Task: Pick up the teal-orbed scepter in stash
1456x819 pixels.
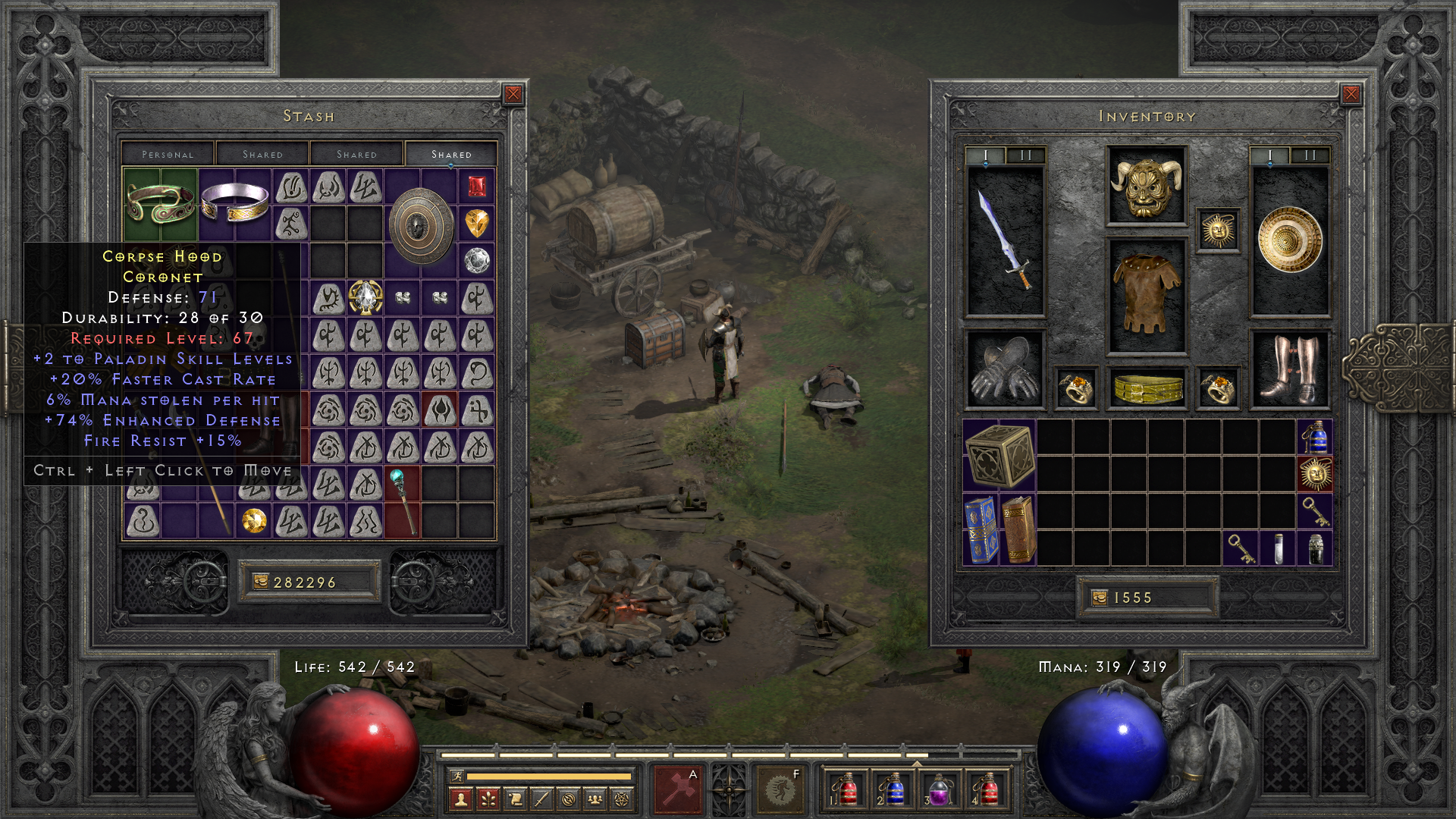Action: coord(402,500)
